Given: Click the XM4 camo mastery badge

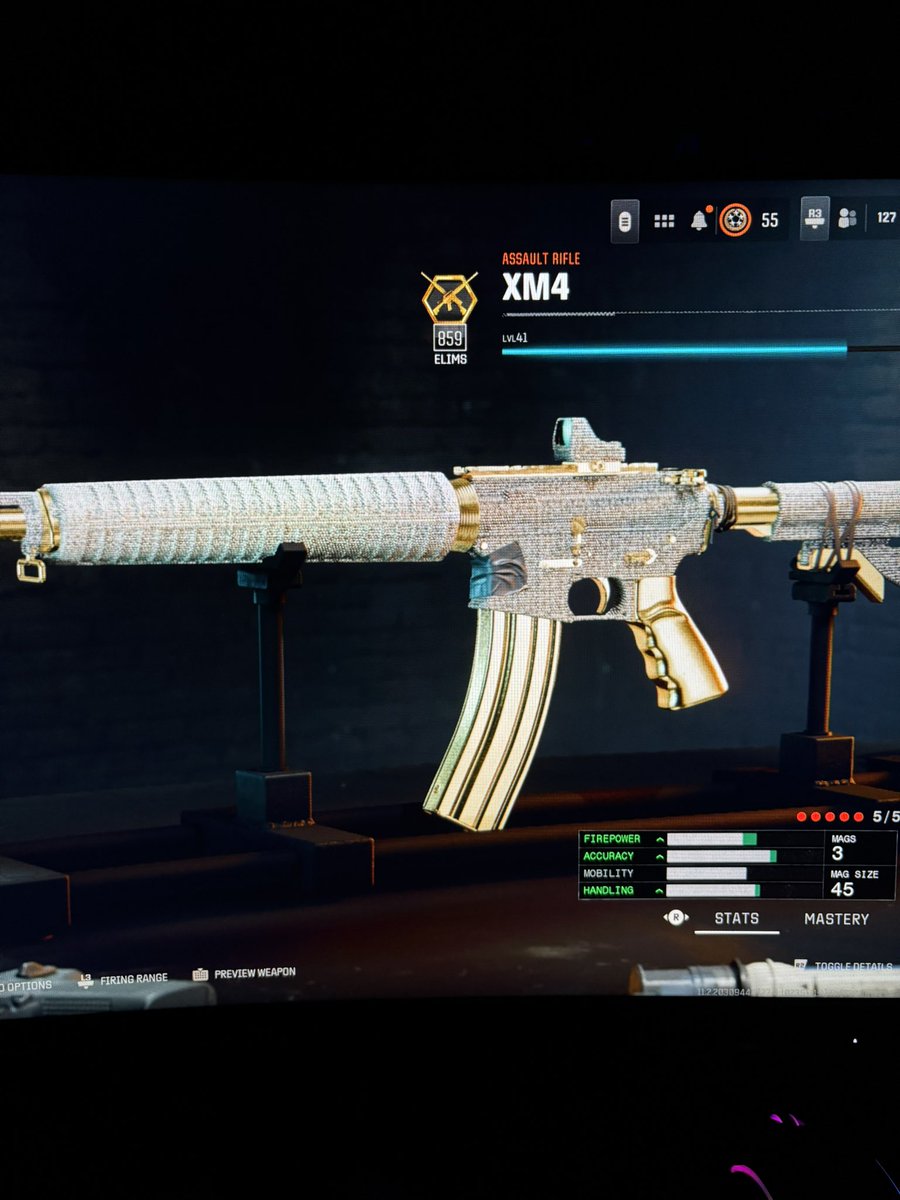Looking at the screenshot, I should pyautogui.click(x=449, y=297).
